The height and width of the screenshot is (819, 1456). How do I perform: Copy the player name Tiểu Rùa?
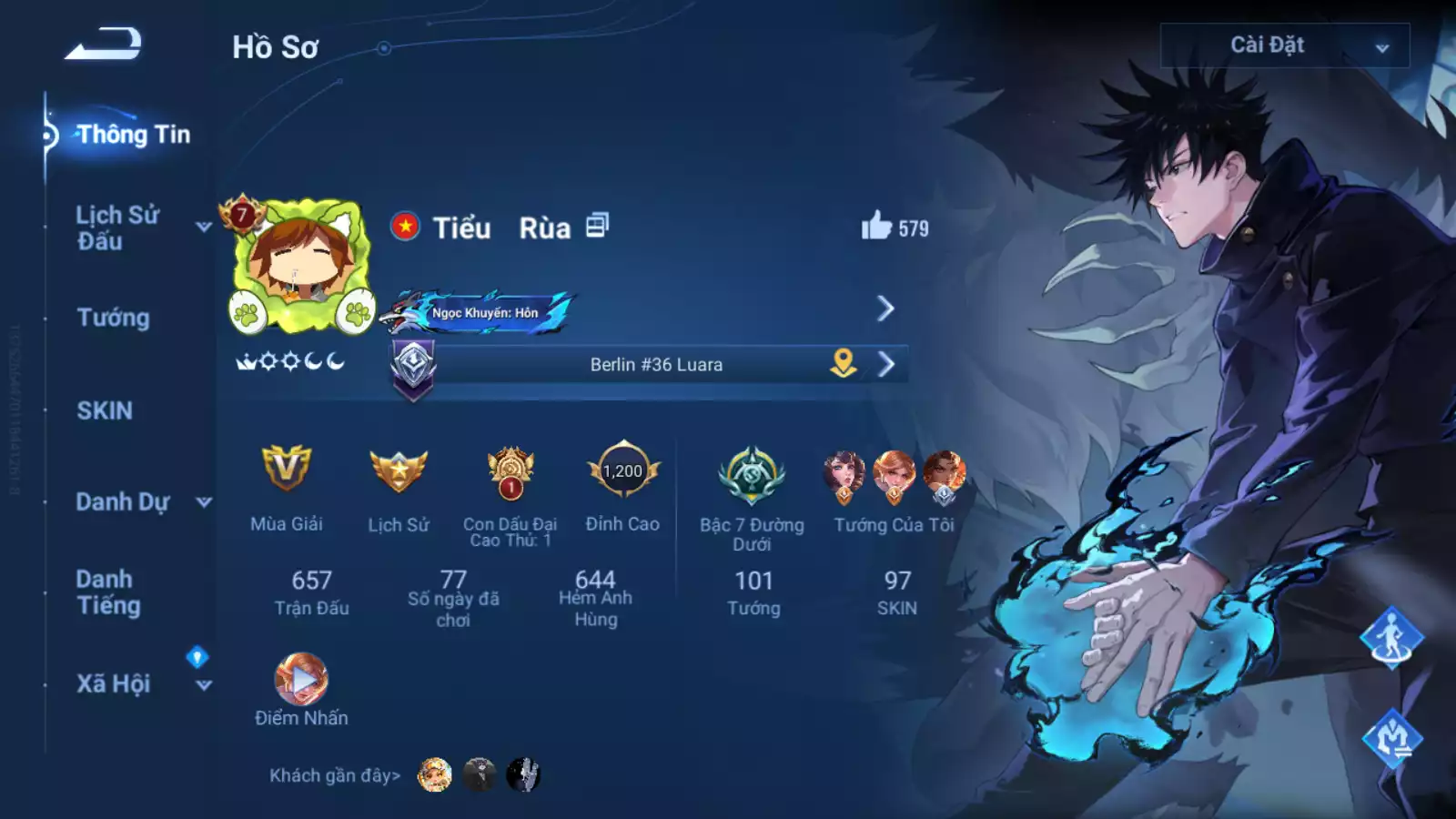597,226
